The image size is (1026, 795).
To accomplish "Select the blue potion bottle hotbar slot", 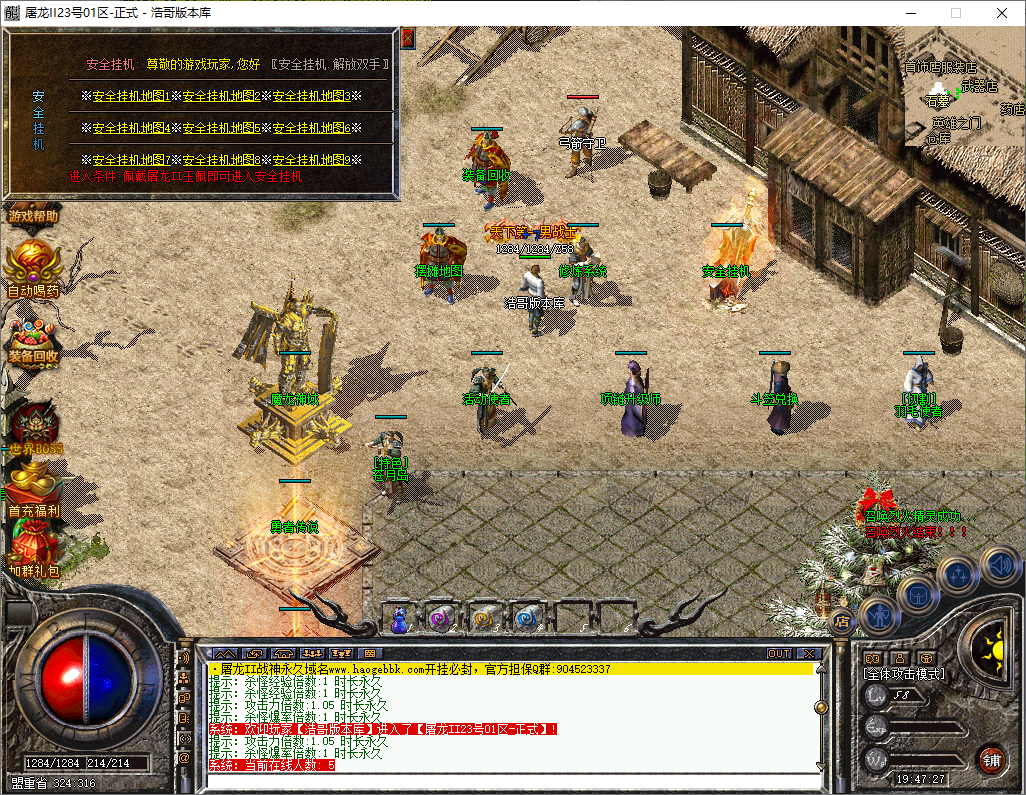I will tap(399, 620).
